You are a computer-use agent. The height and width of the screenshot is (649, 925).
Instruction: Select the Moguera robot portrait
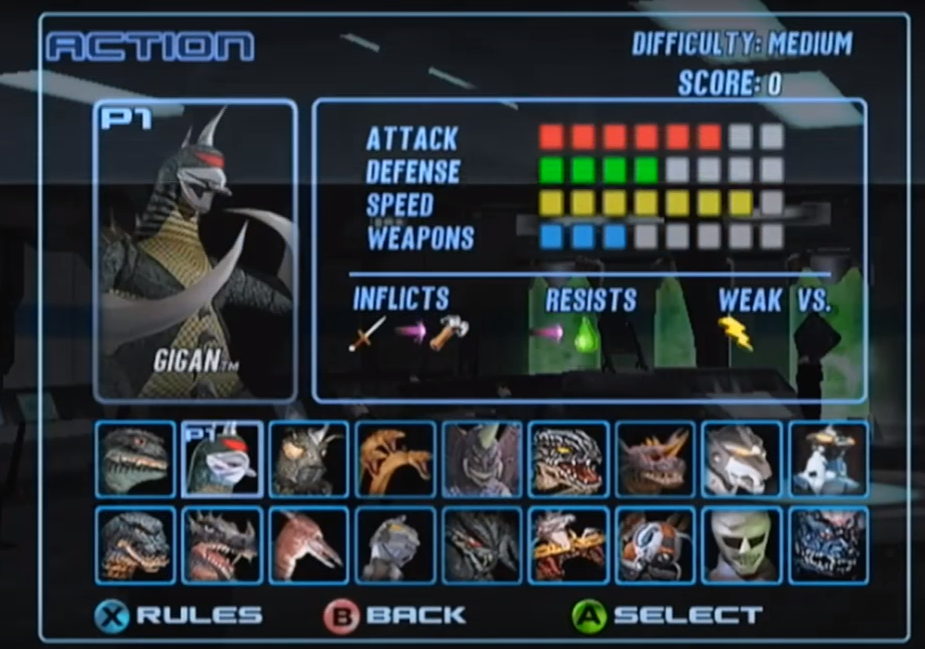[828, 459]
